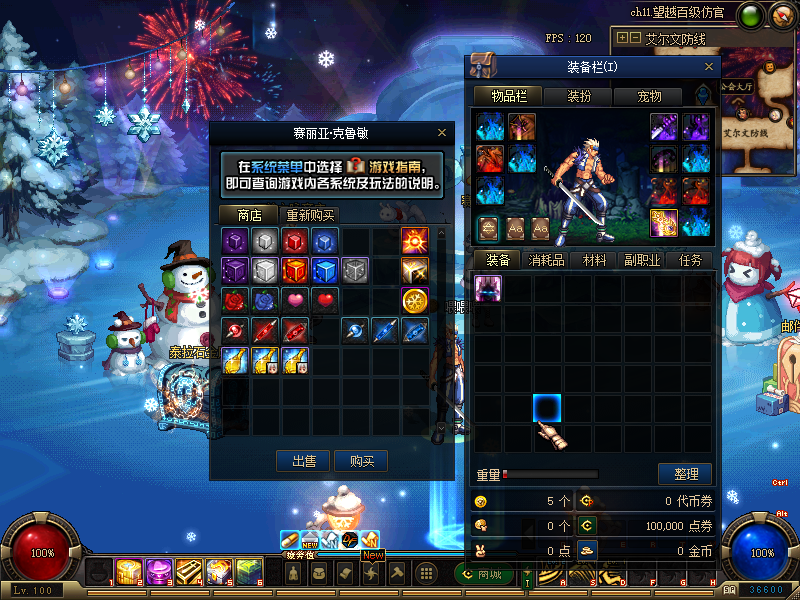The image size is (800, 600).
Task: Show the 消耗品 consumables tab
Action: coord(546,259)
